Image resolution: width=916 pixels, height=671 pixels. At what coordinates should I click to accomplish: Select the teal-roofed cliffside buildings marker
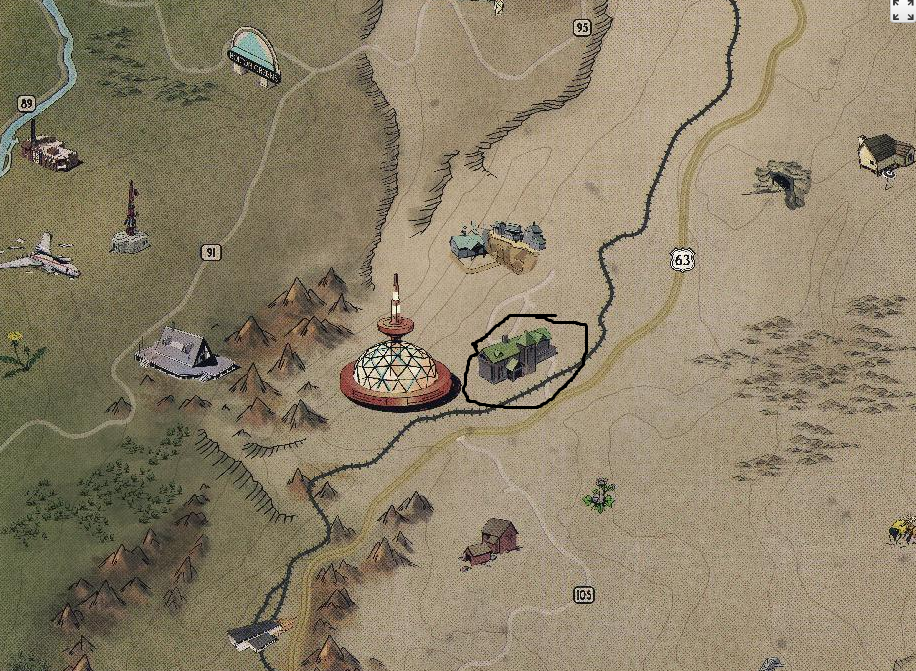[499, 244]
